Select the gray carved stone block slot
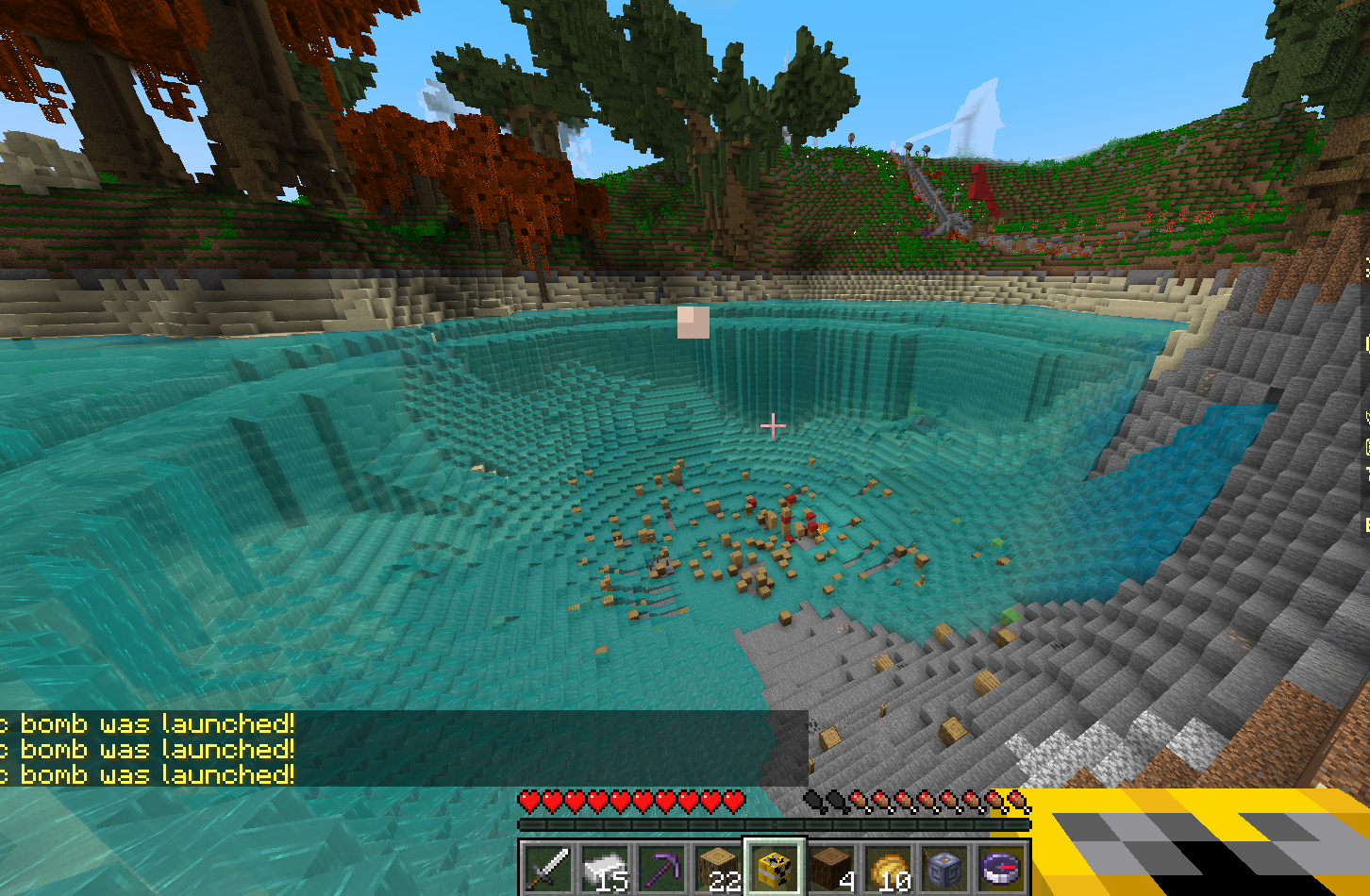 pyautogui.click(x=945, y=867)
